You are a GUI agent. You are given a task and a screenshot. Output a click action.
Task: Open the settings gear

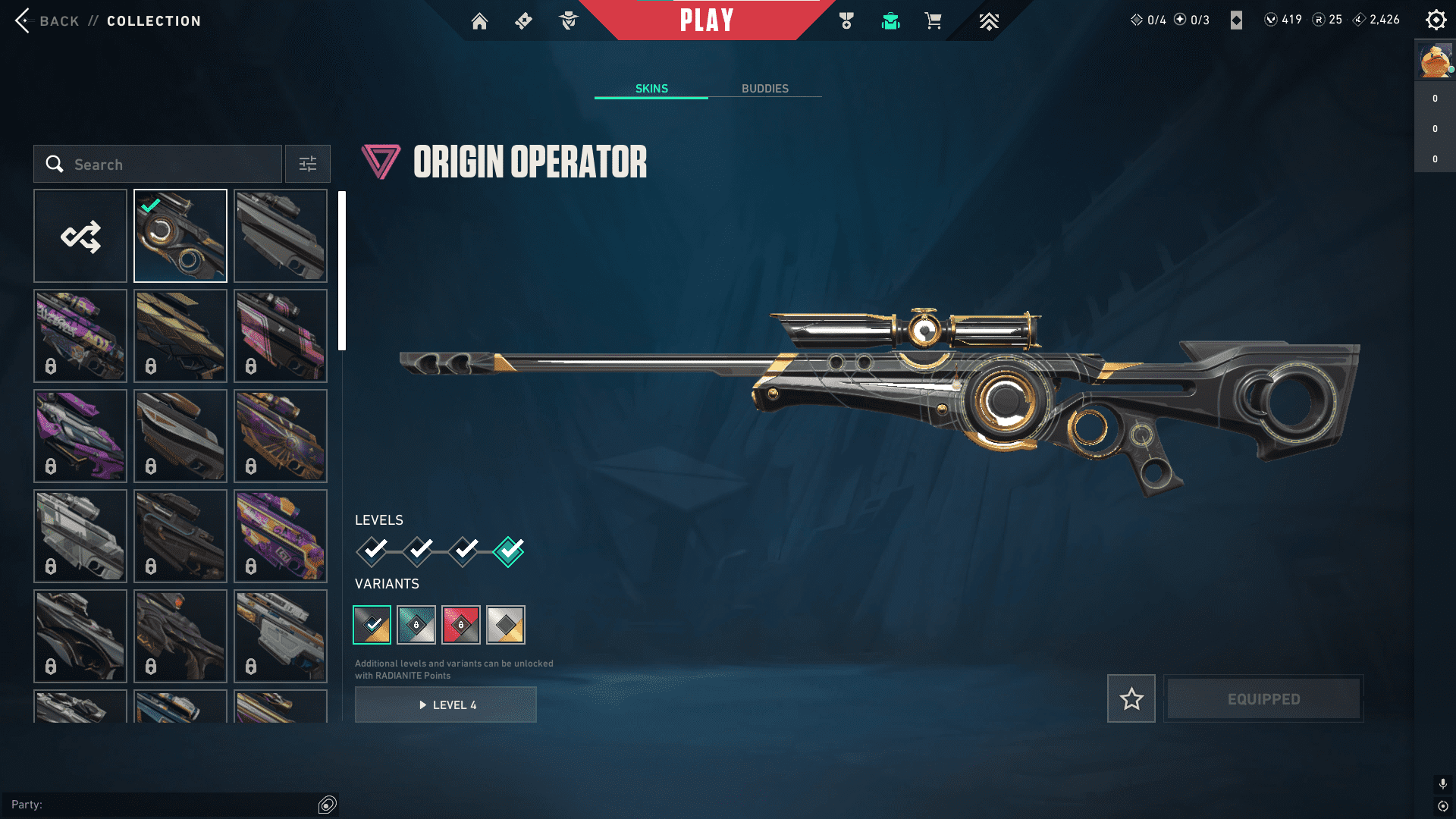(x=1436, y=20)
